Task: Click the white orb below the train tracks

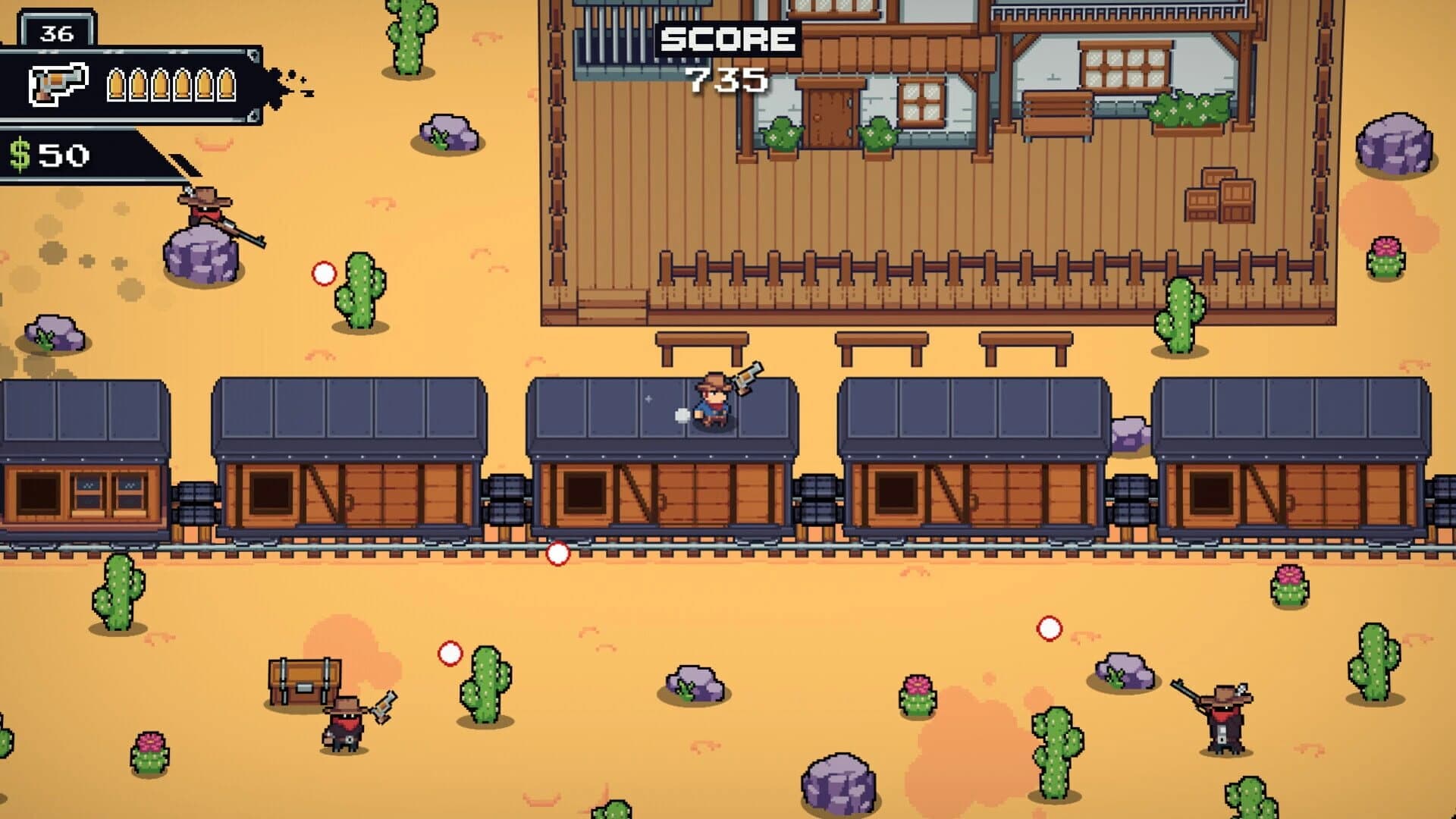Action: click(557, 554)
